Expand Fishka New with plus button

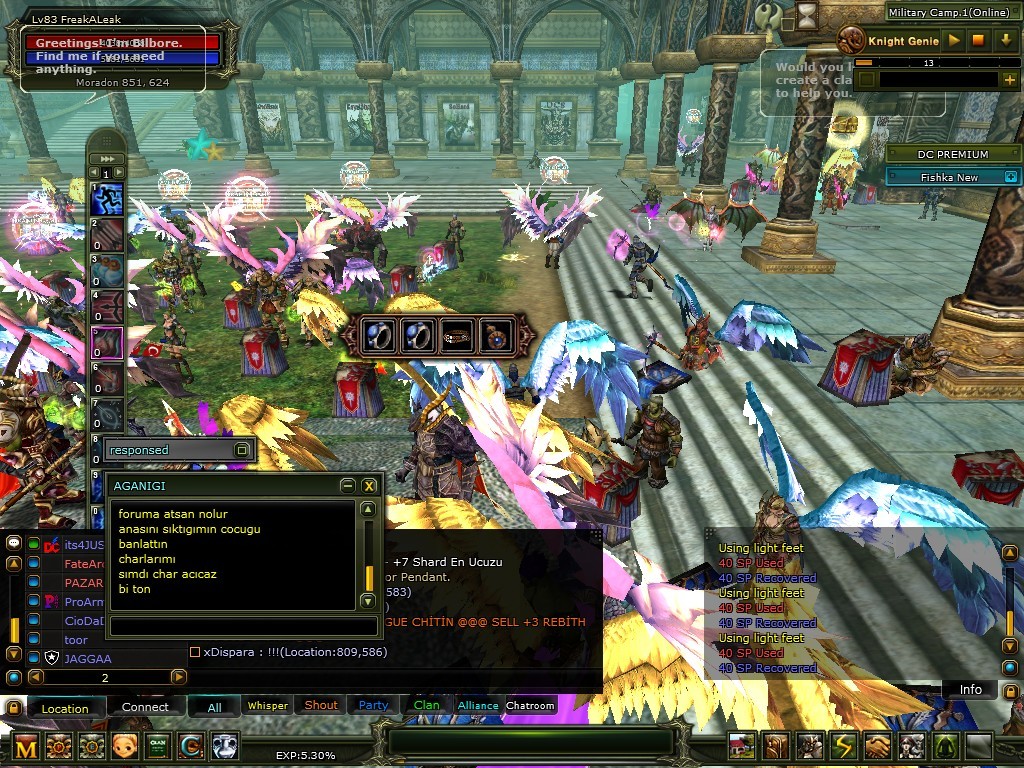(1010, 177)
